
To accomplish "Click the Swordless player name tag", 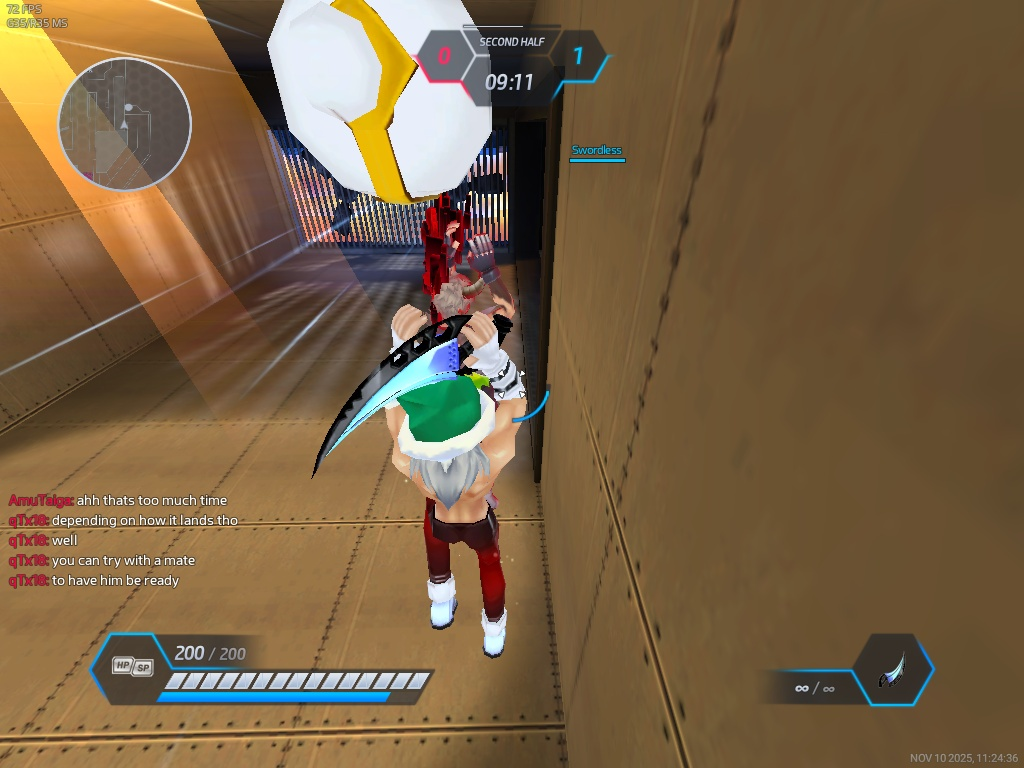I will pyautogui.click(x=596, y=151).
